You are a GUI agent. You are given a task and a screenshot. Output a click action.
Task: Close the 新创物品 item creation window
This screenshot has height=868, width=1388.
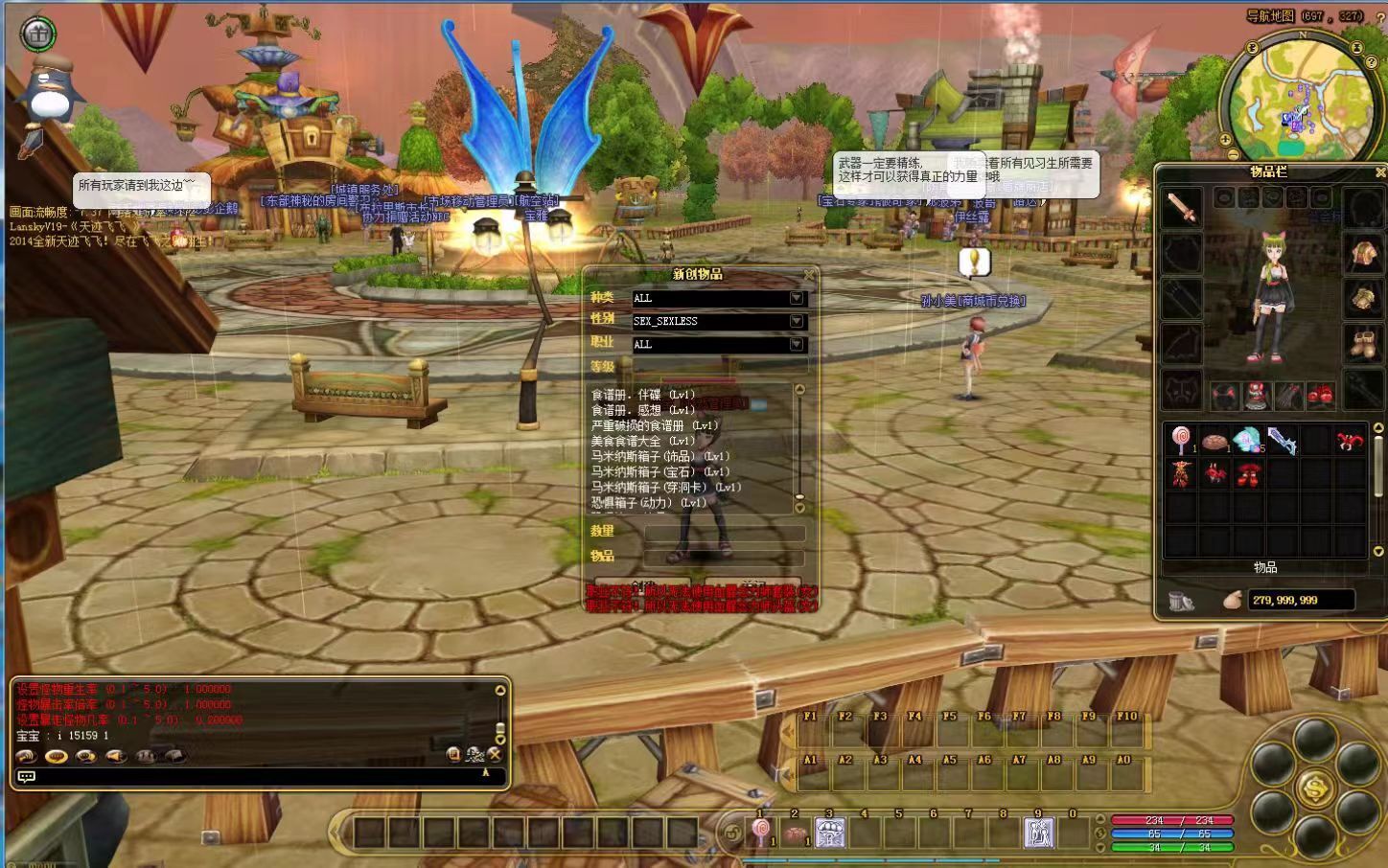[x=809, y=275]
